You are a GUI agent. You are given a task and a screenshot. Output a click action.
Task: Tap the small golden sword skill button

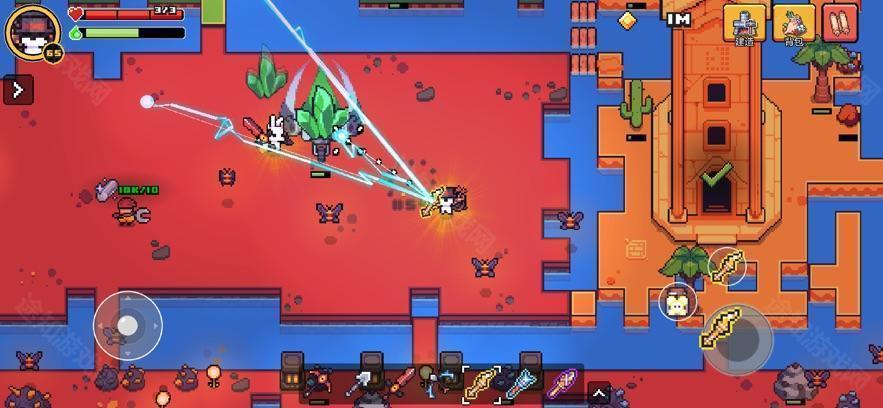pyautogui.click(x=727, y=266)
